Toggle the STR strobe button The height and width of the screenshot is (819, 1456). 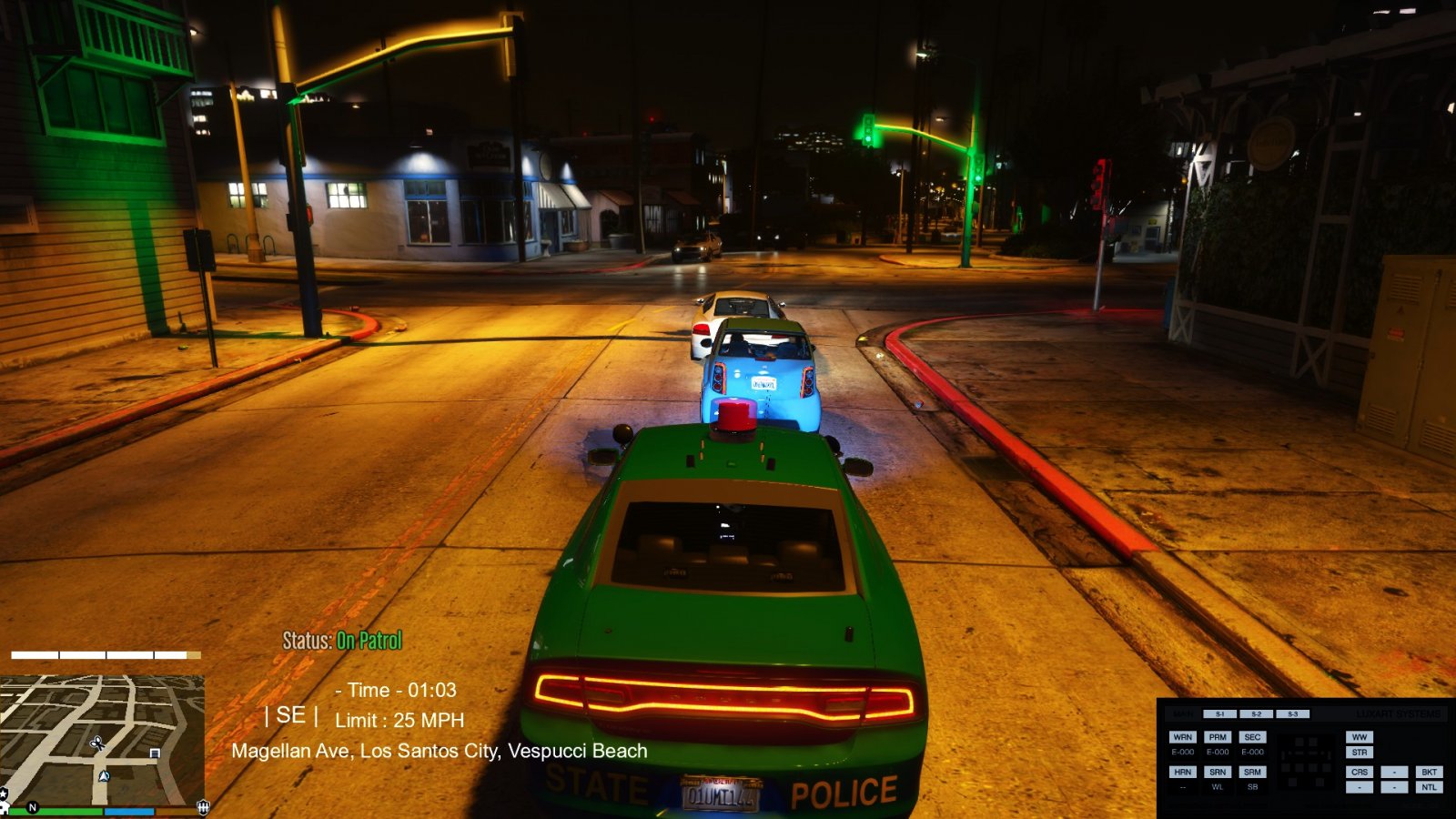click(x=1359, y=753)
